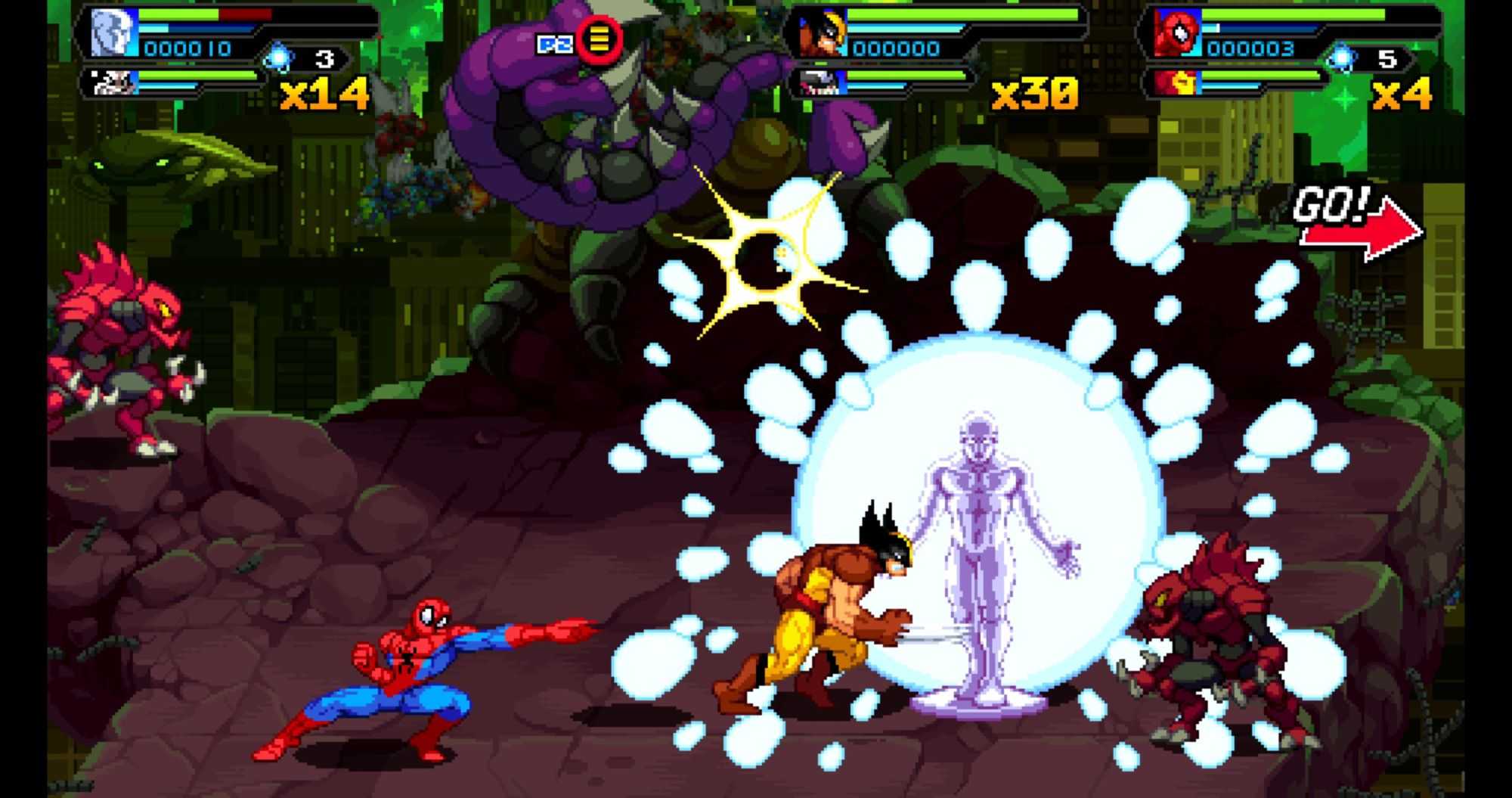Screen dimensions: 1512x798
Task: Click Silver Surfer's blue cosmic orb icon
Action: [280, 58]
